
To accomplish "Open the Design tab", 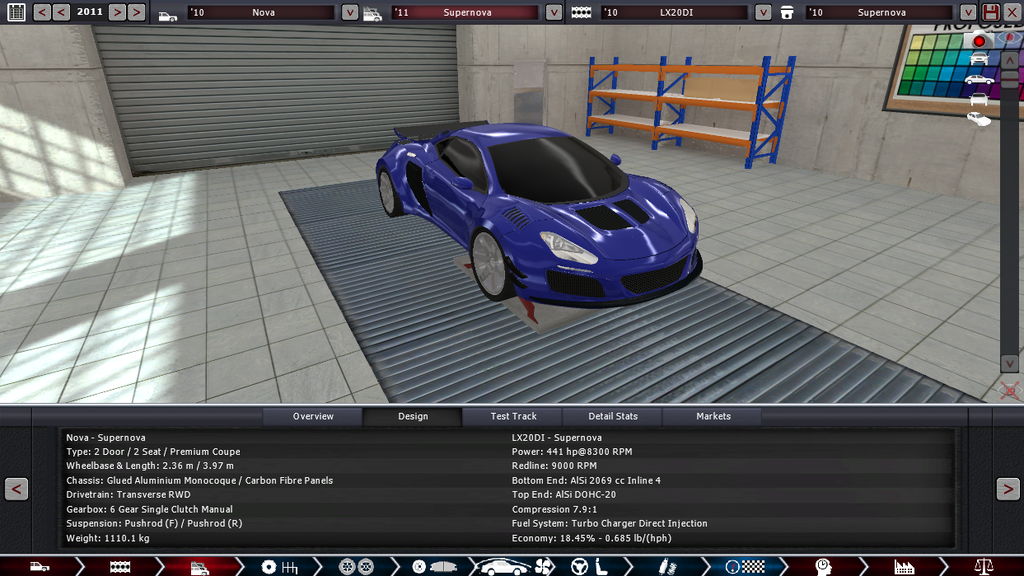I will click(x=412, y=416).
